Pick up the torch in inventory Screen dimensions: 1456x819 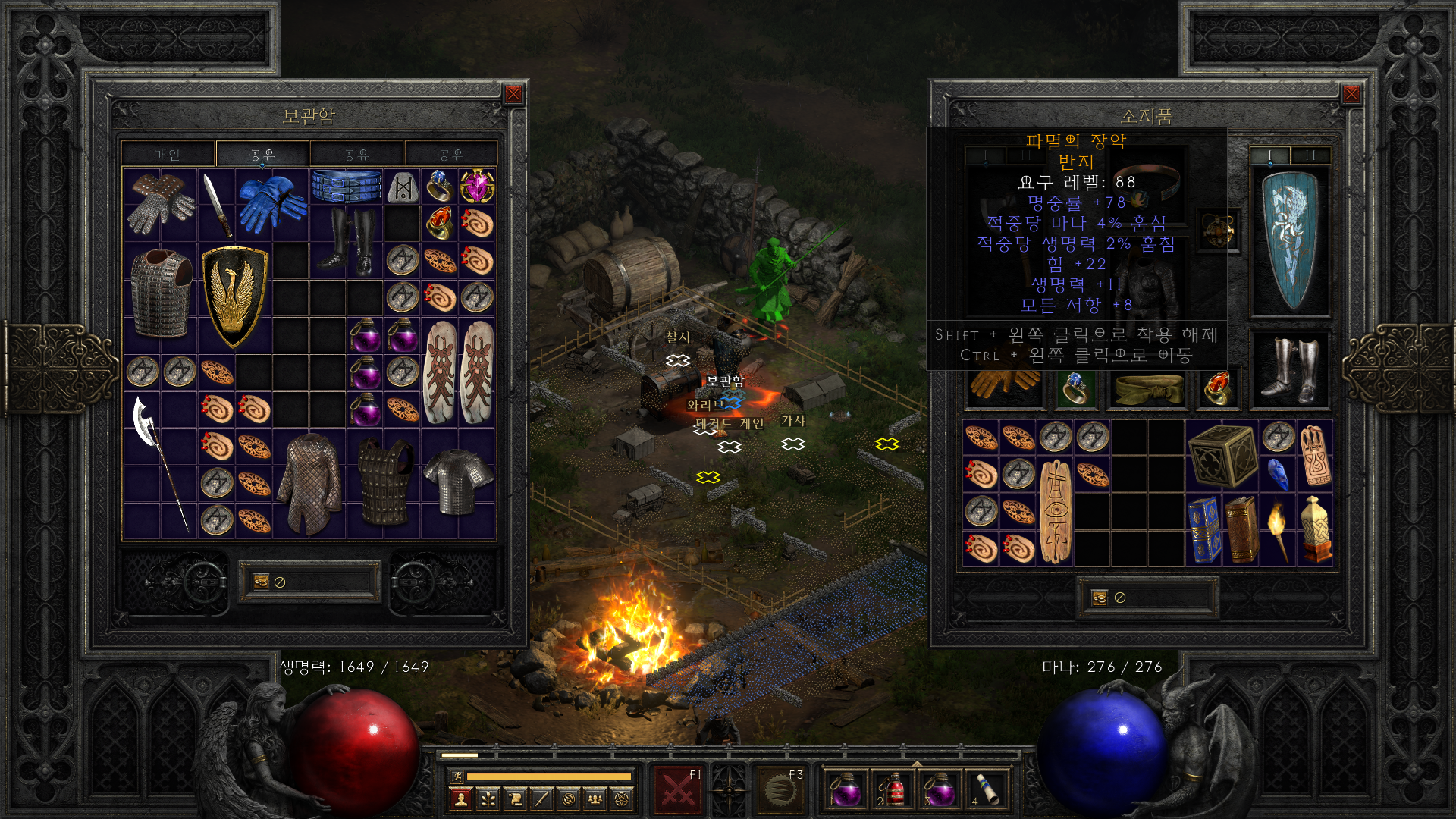point(1278,530)
